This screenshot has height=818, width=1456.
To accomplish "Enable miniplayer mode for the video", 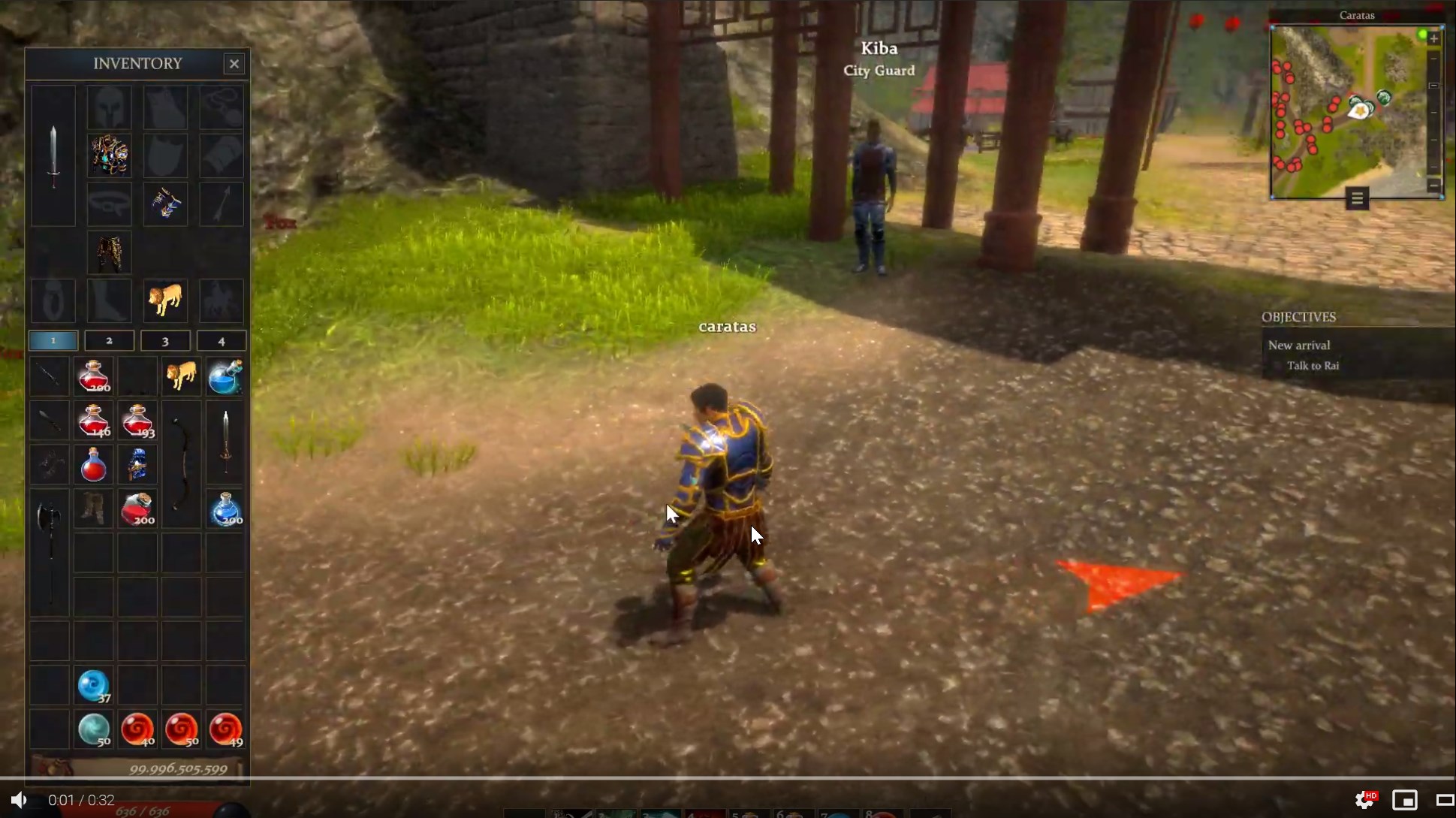I will pos(1403,800).
